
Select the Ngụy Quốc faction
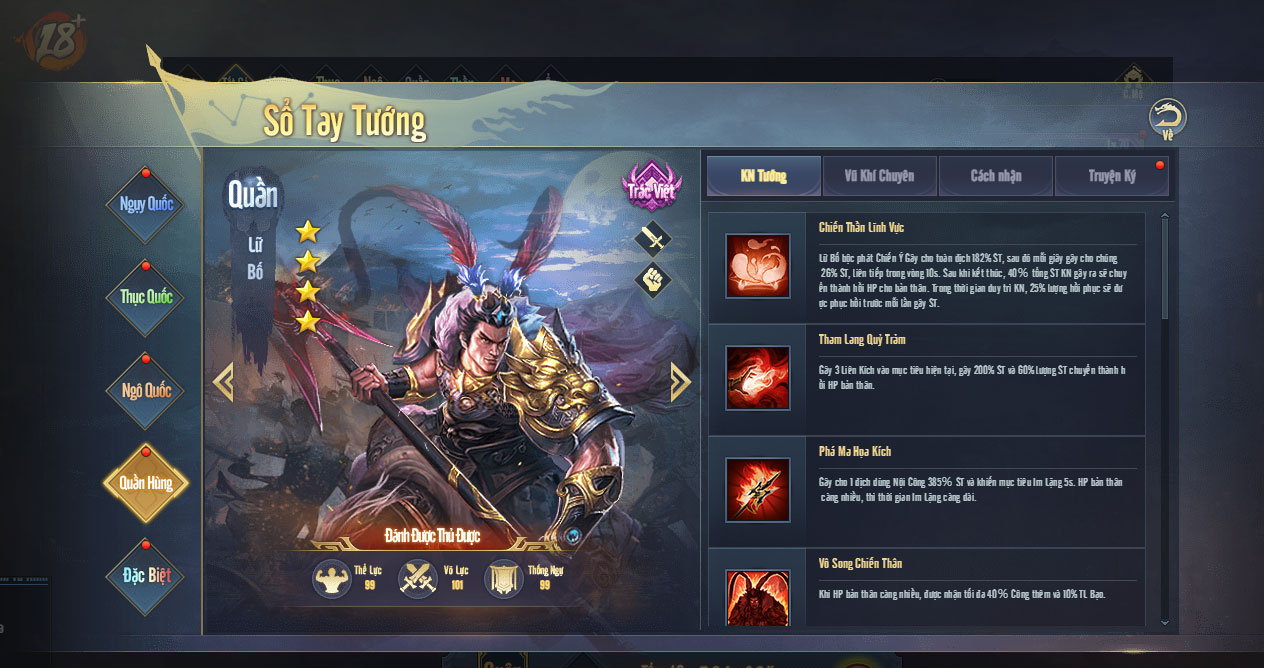[x=146, y=204]
